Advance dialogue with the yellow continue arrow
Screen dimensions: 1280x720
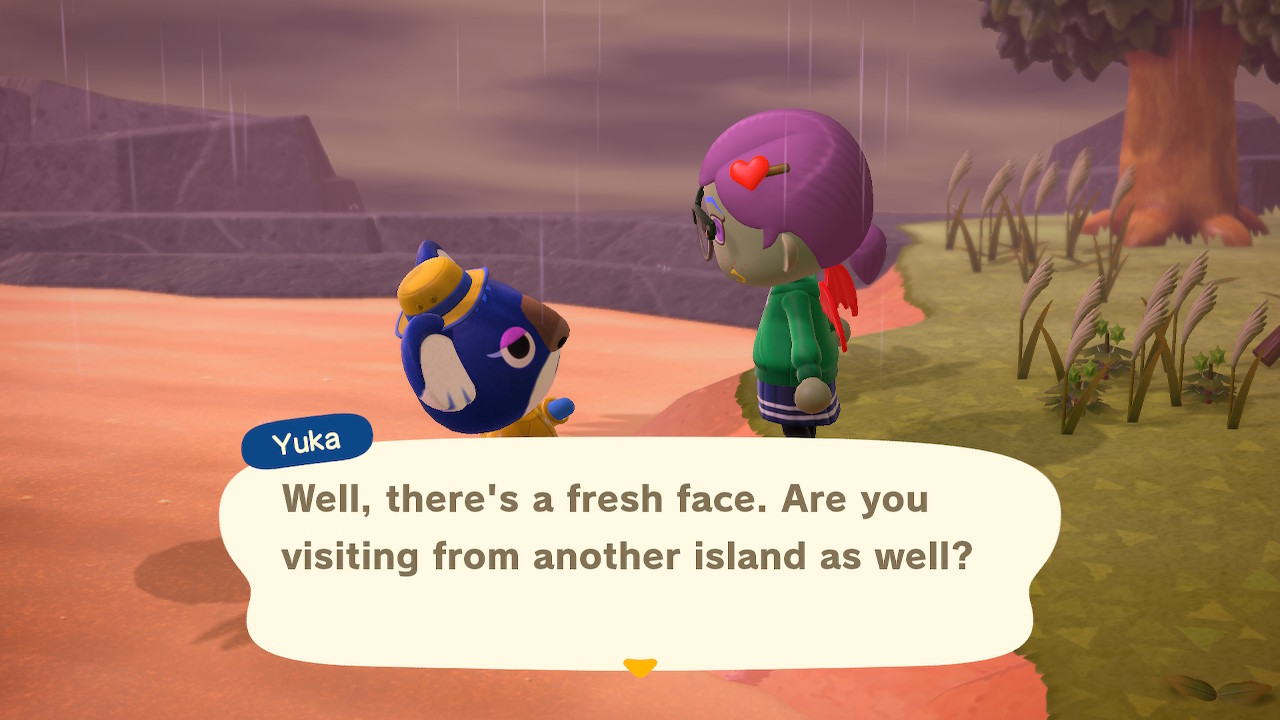[639, 666]
